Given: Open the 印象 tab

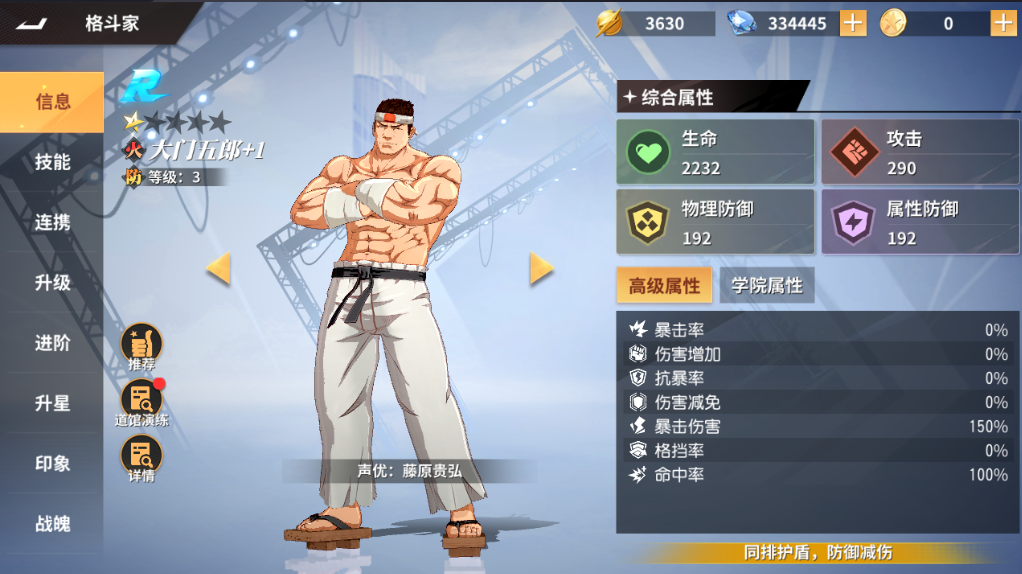Looking at the screenshot, I should 53,464.
